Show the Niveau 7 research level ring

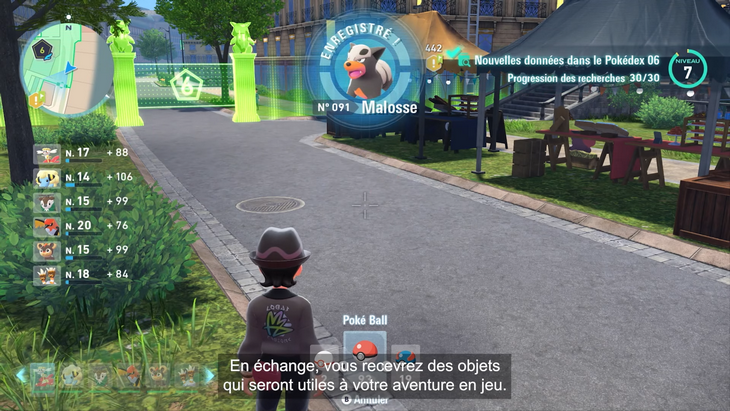point(688,69)
